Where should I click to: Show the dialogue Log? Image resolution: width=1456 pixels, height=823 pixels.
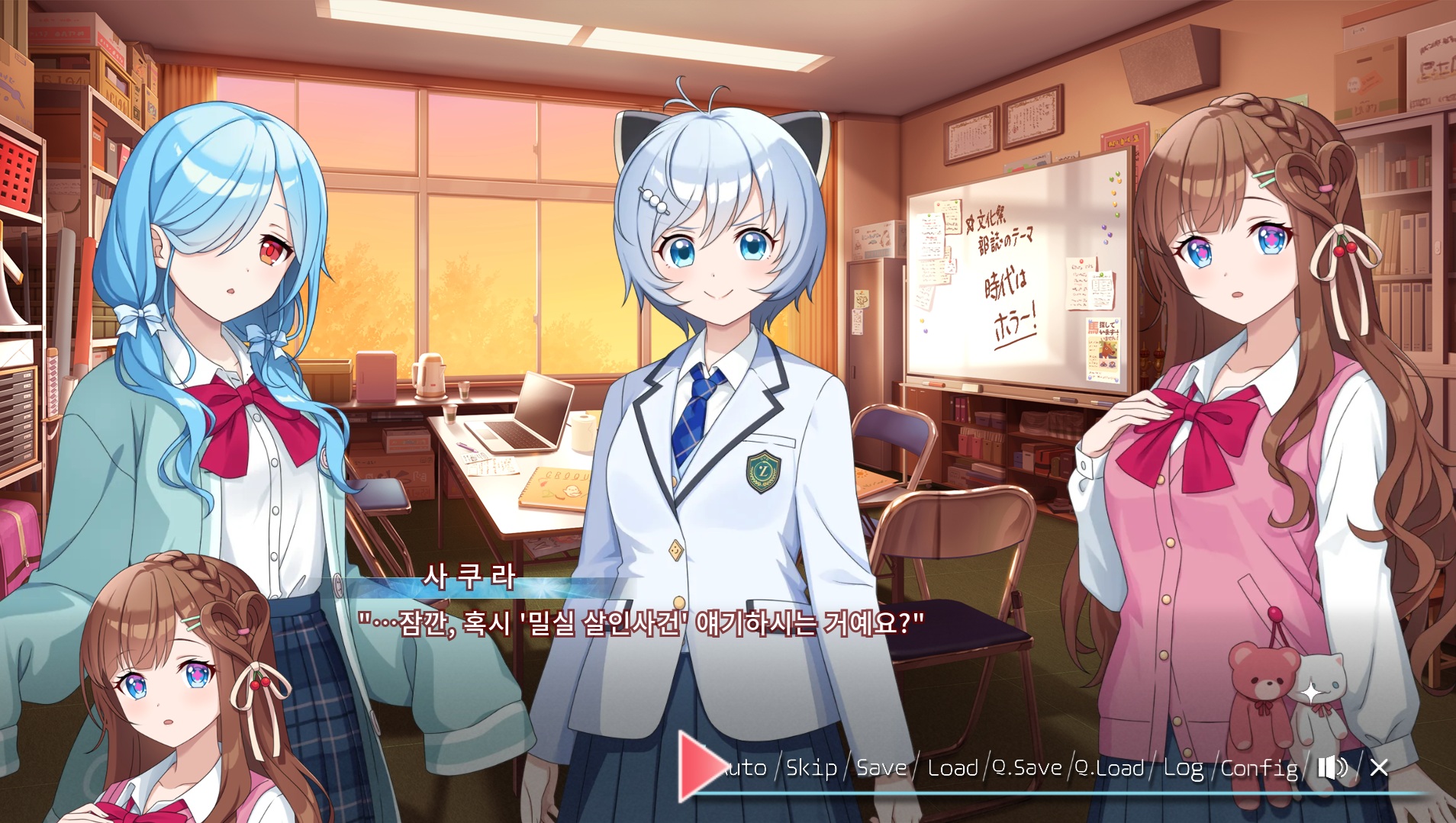(x=1183, y=767)
